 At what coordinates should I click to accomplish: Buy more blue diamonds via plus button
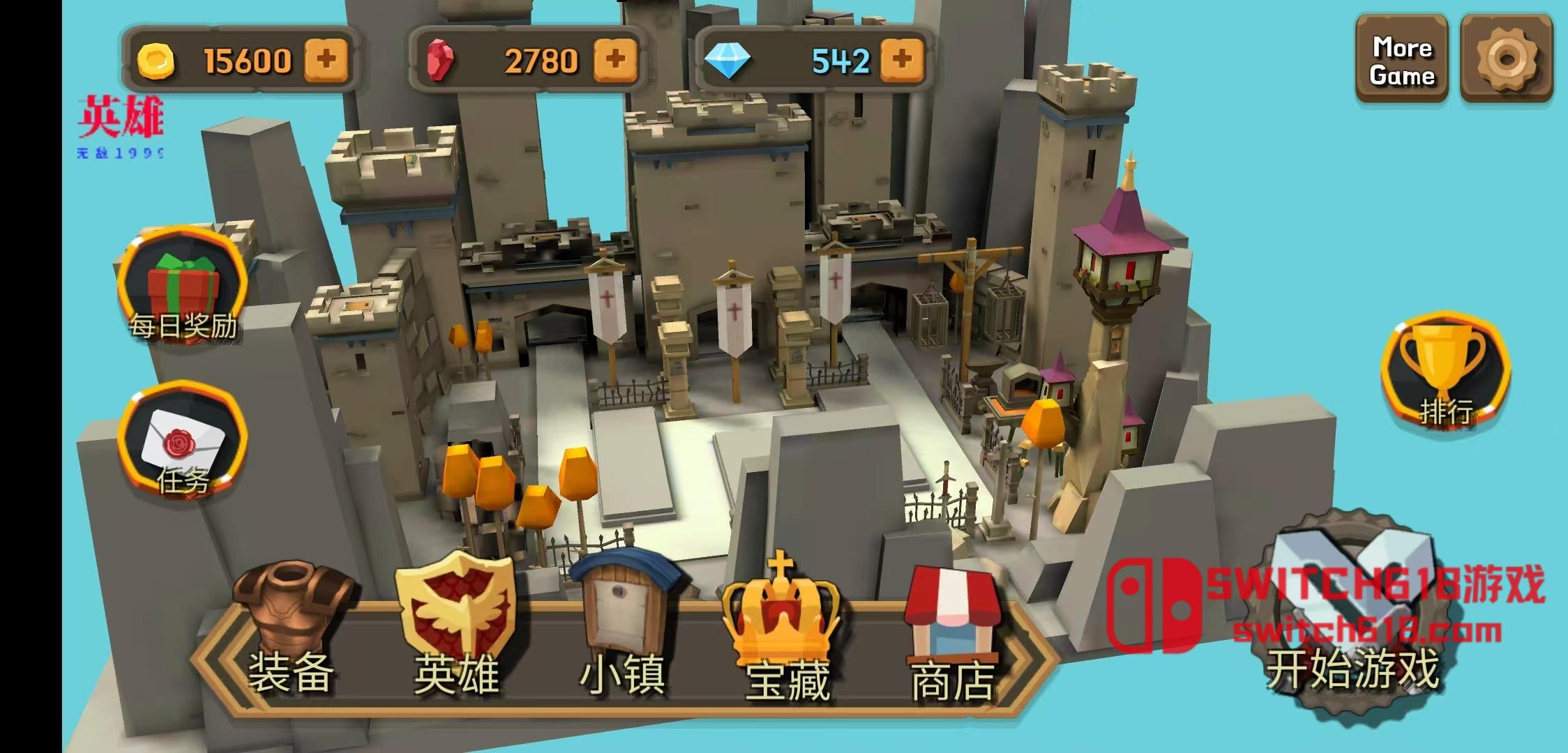pyautogui.click(x=902, y=59)
